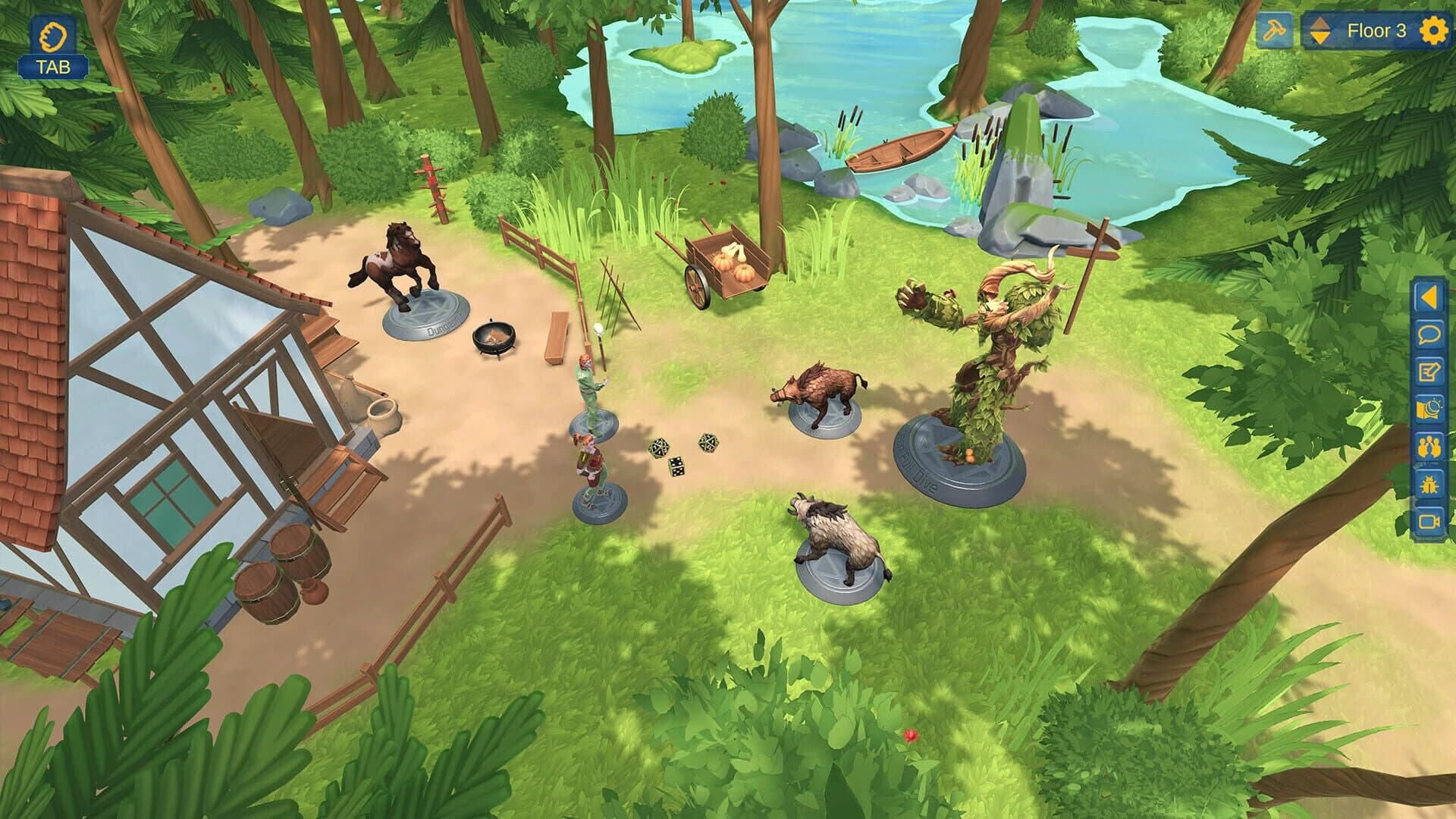
Task: Toggle build mode with the hammer icon
Action: [x=1274, y=30]
